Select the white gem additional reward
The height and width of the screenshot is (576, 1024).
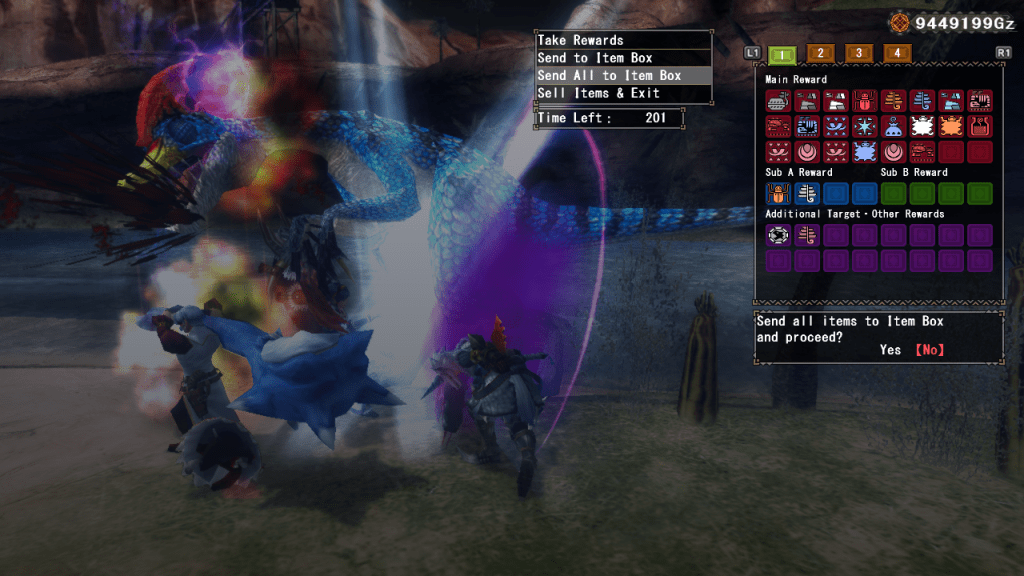pos(778,235)
